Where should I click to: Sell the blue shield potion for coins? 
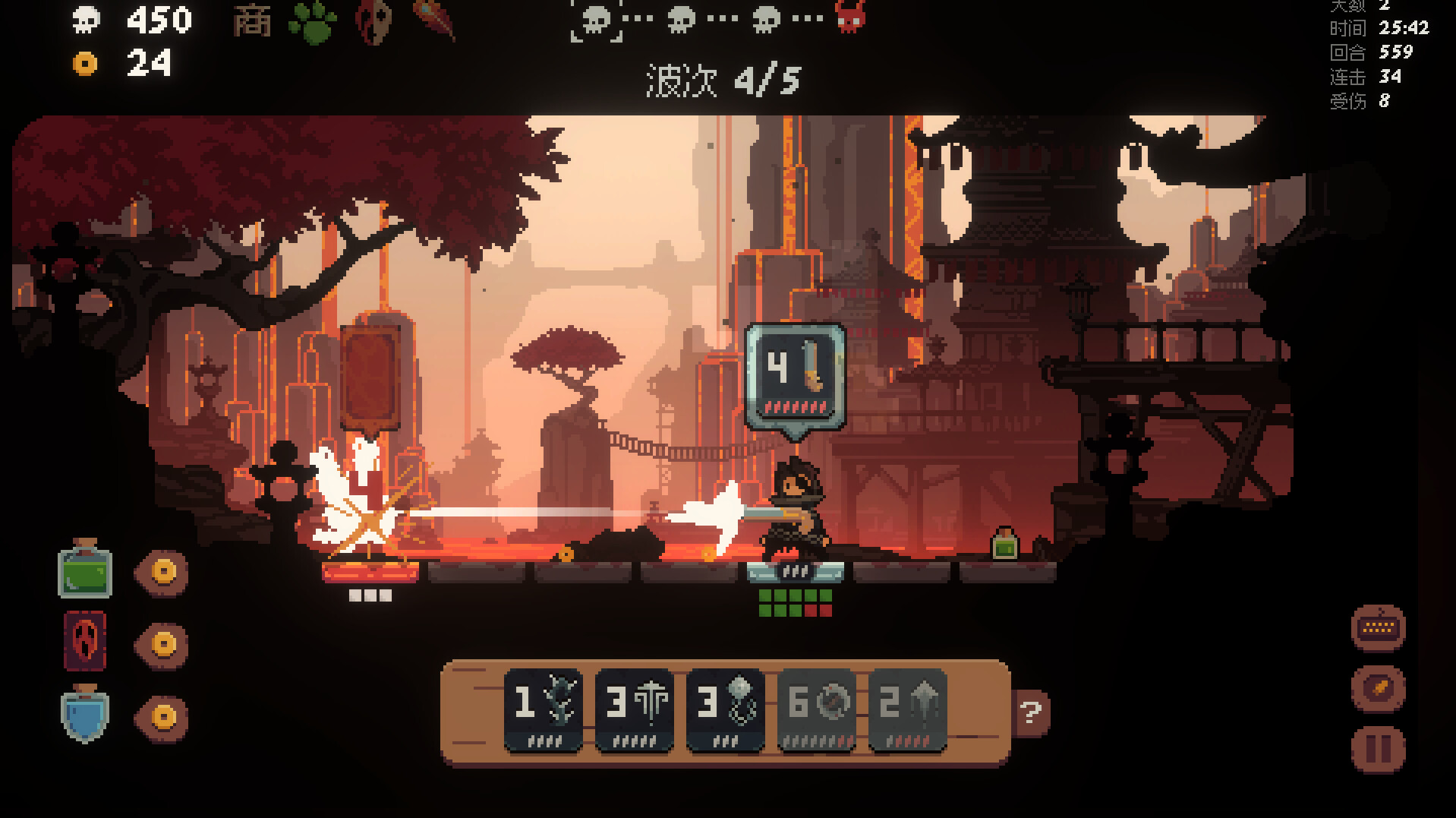[163, 716]
